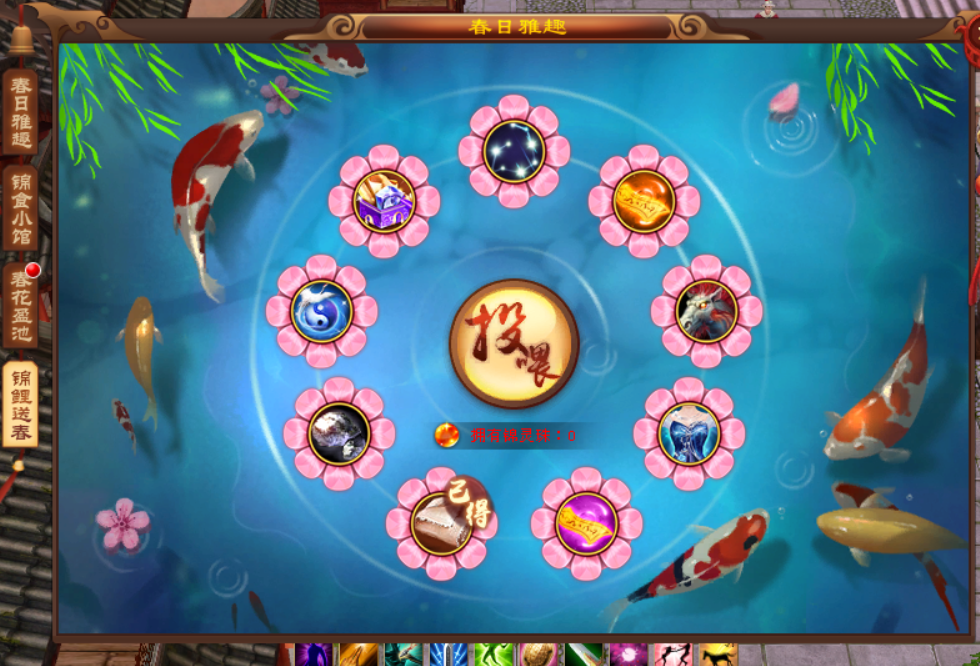
Task: Open the 锦食小馆 side tab
Action: point(20,208)
